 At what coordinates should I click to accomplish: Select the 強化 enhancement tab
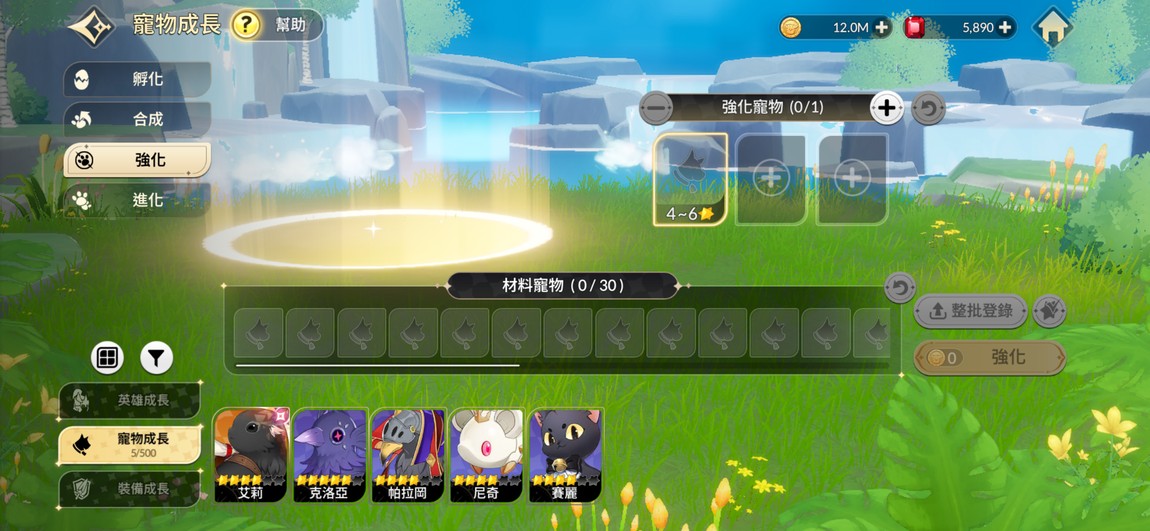[x=137, y=160]
